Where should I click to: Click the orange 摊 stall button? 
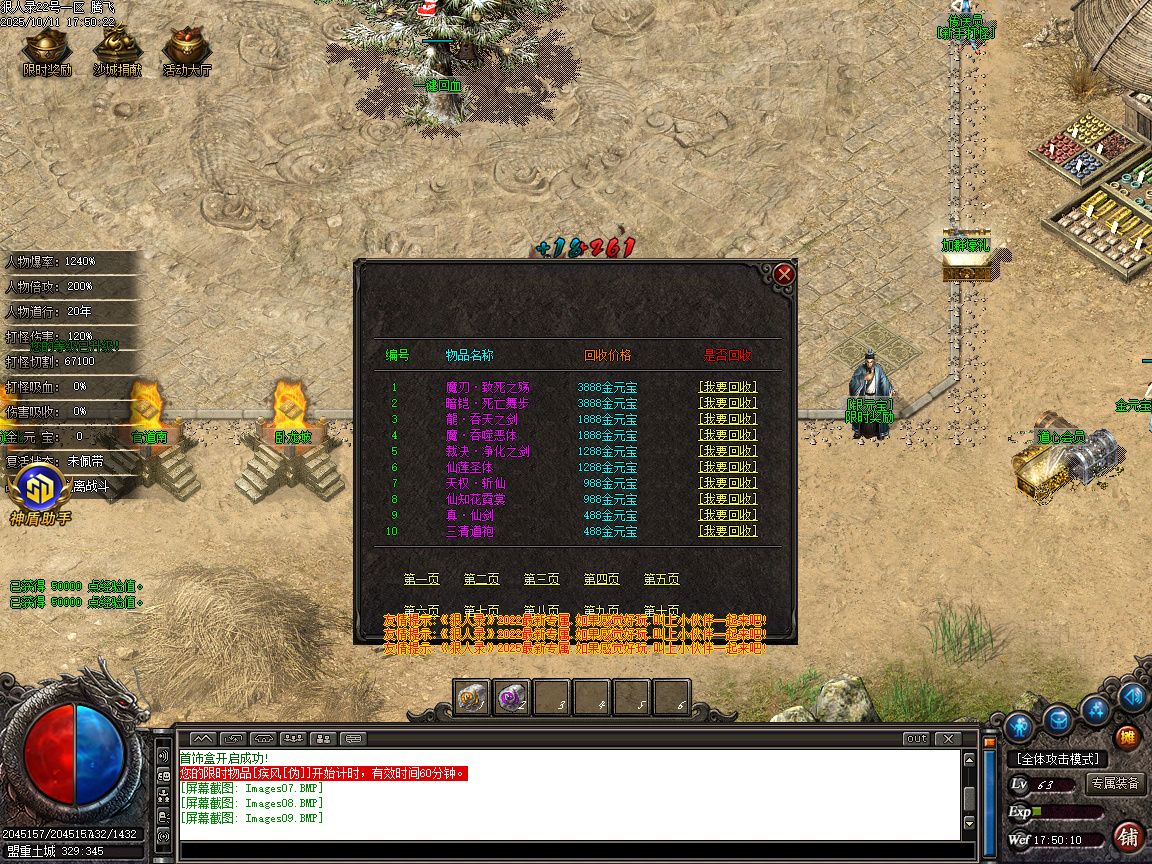pyautogui.click(x=1127, y=738)
